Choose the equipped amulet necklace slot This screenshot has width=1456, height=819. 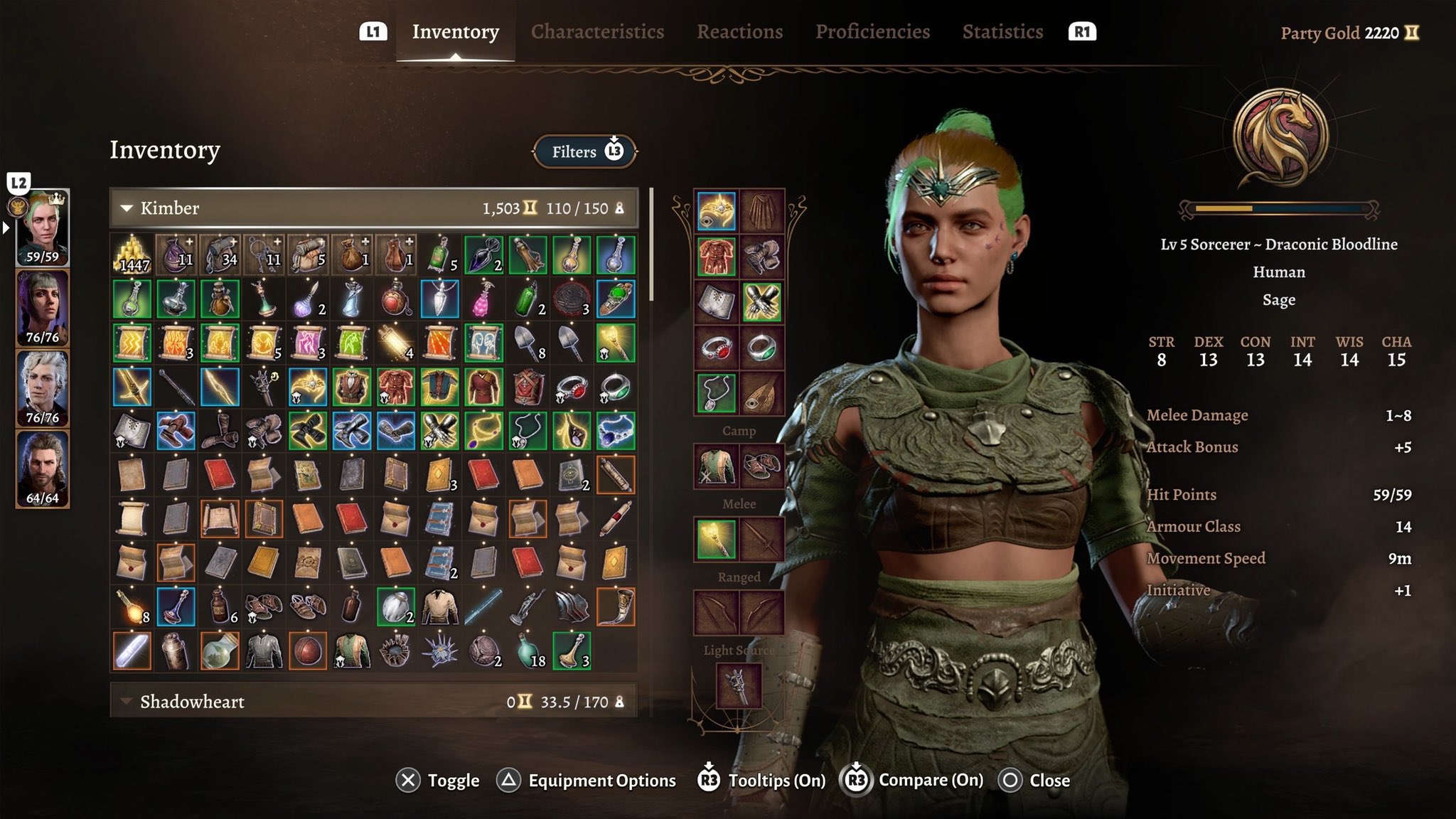pyautogui.click(x=717, y=393)
